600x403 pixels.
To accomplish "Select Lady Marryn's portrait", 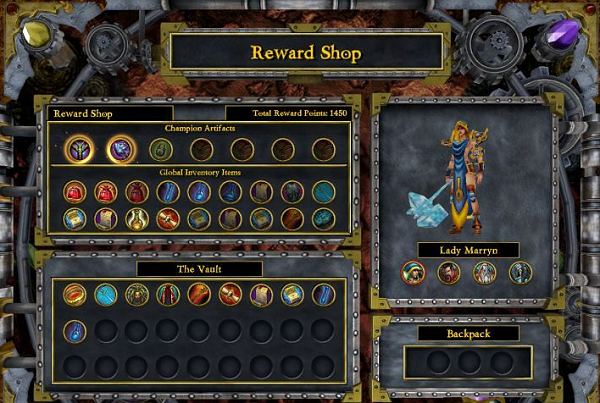I will pos(411,272).
